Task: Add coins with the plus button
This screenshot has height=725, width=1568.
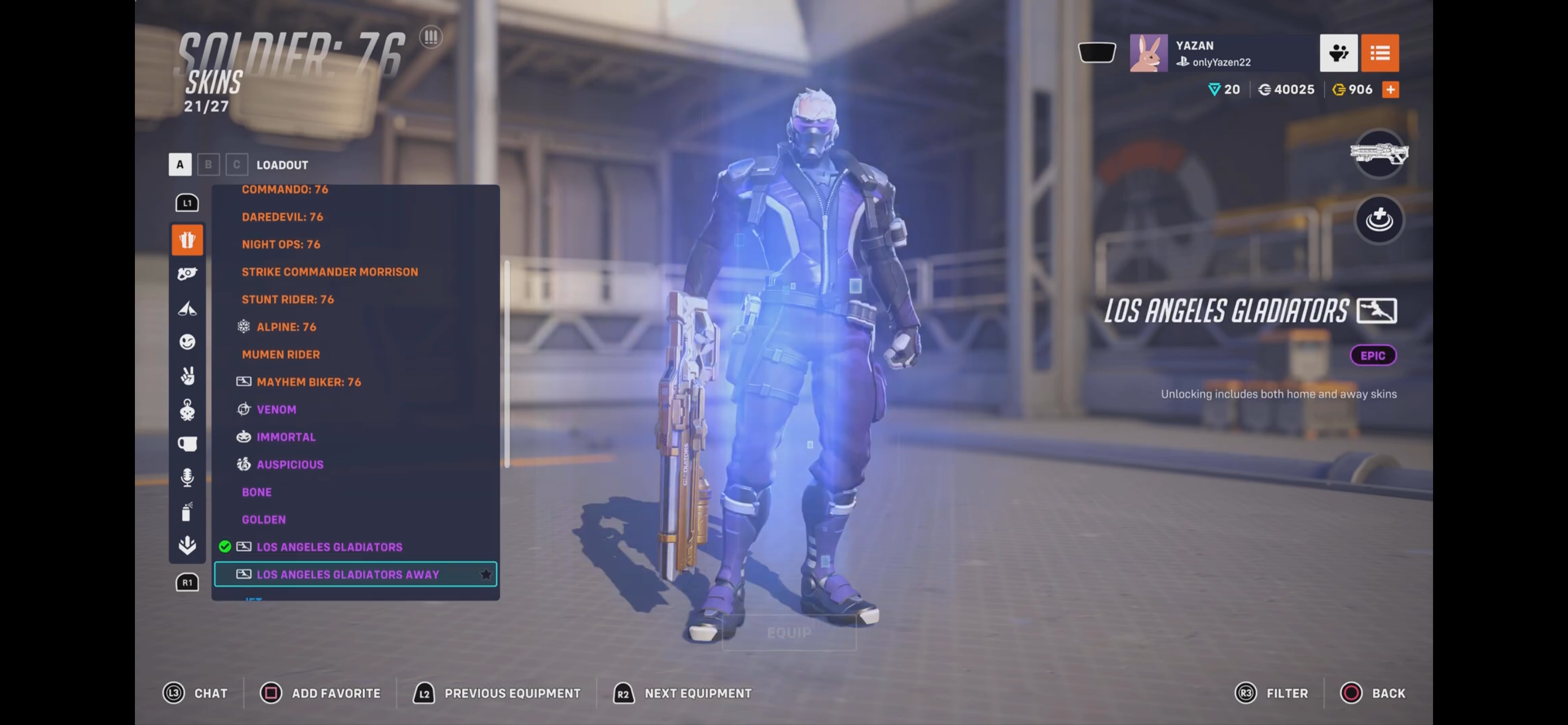Action: click(1390, 89)
